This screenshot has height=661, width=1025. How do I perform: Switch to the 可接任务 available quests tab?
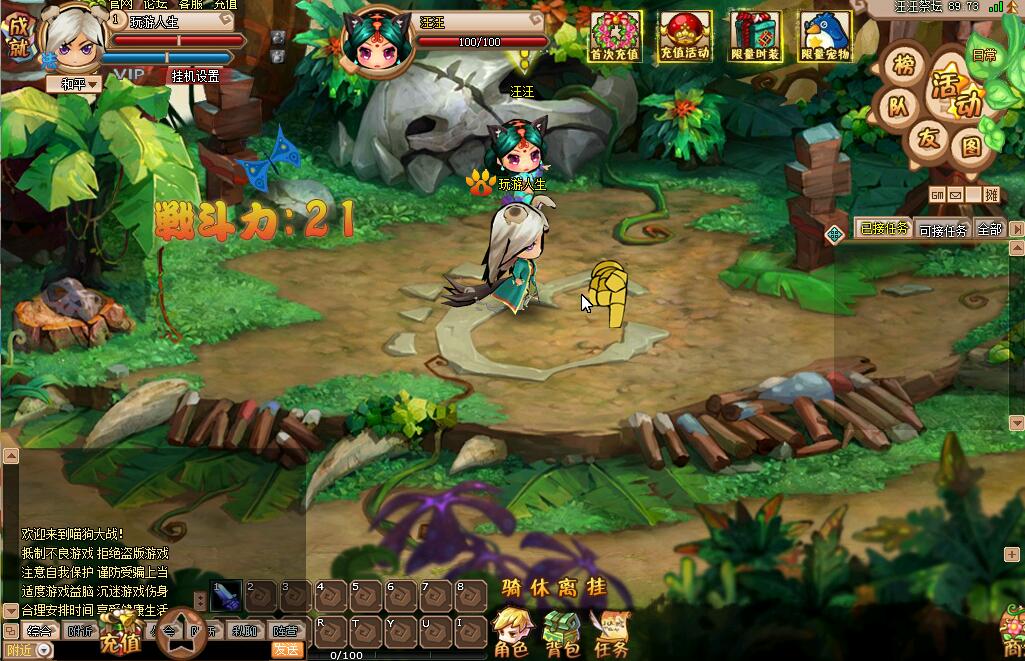coord(942,230)
